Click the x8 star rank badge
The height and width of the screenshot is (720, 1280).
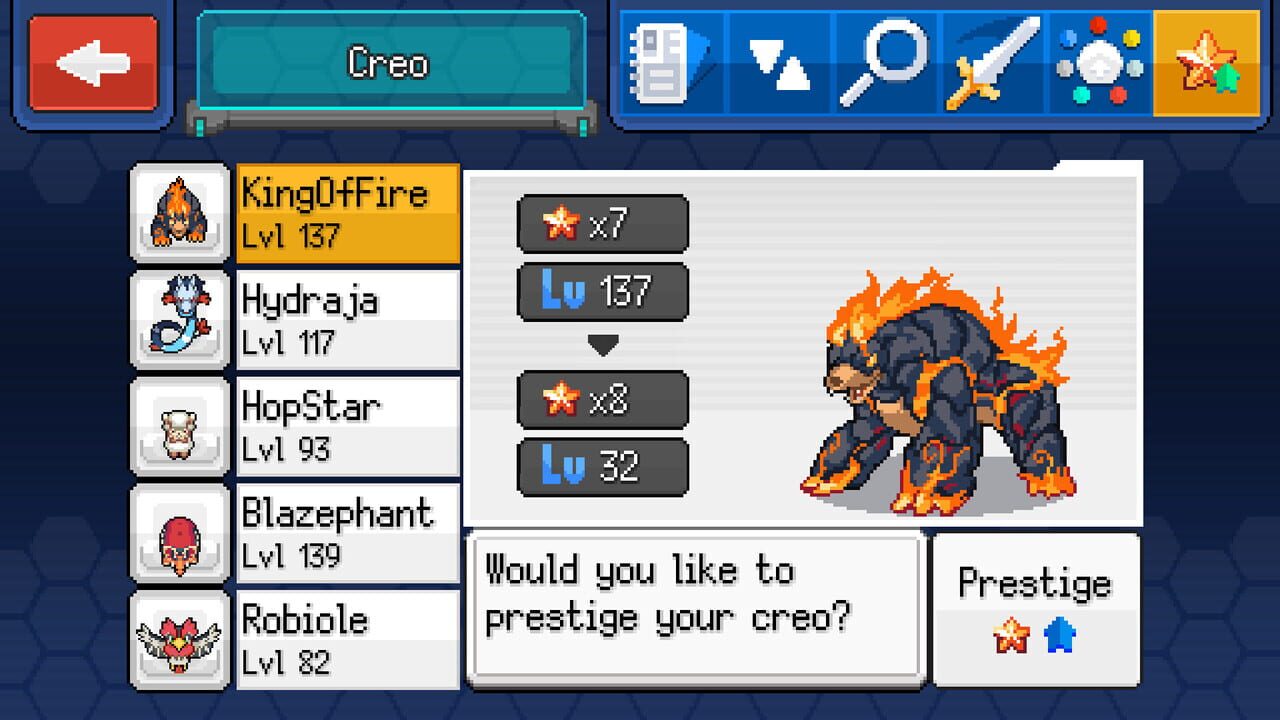pyautogui.click(x=600, y=400)
